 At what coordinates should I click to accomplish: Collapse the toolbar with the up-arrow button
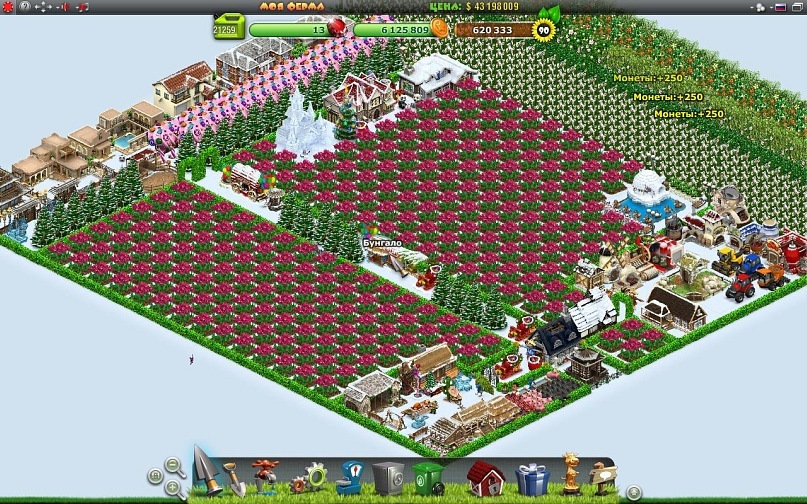(x=634, y=492)
